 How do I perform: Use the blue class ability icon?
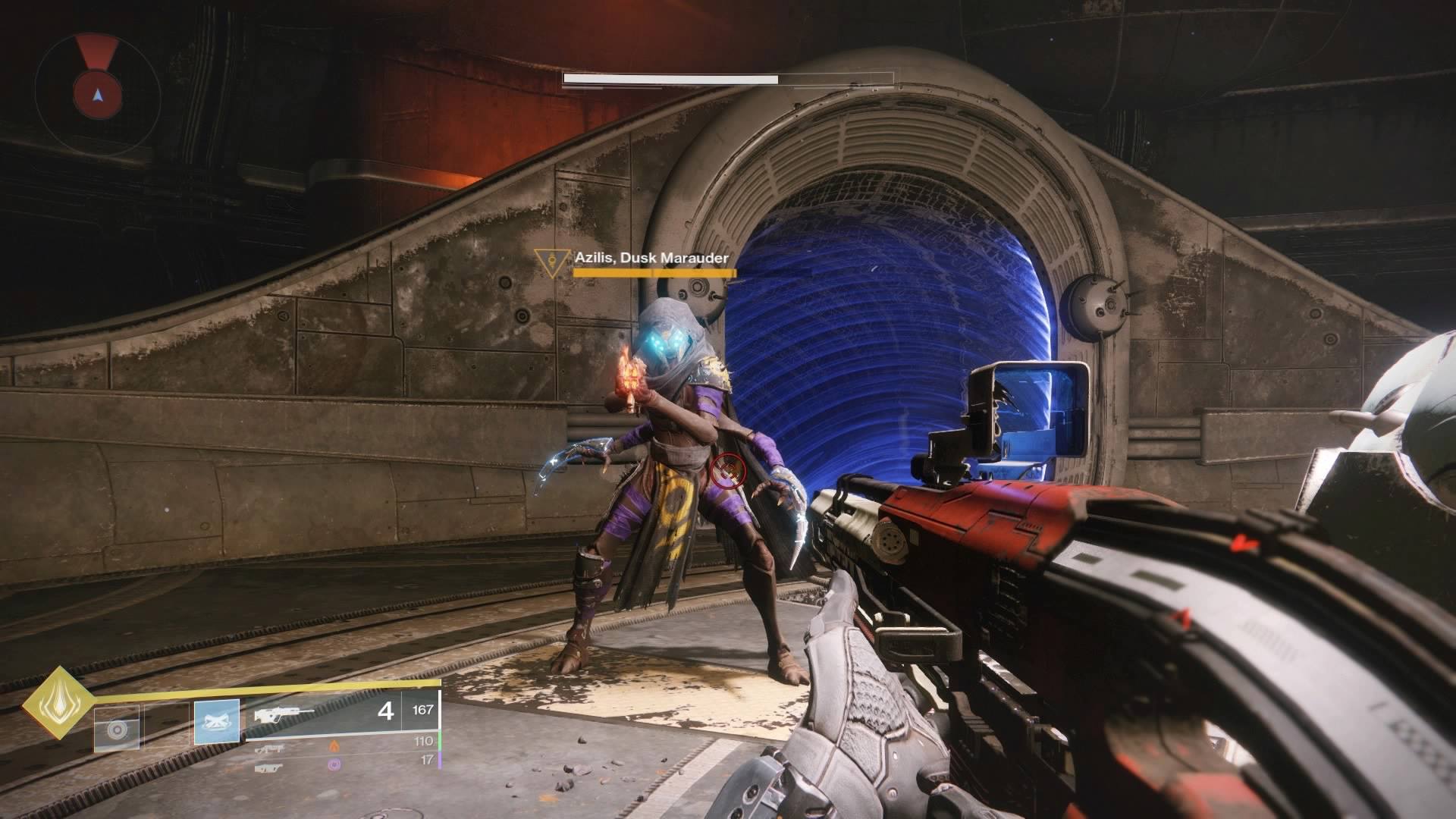pos(217,720)
